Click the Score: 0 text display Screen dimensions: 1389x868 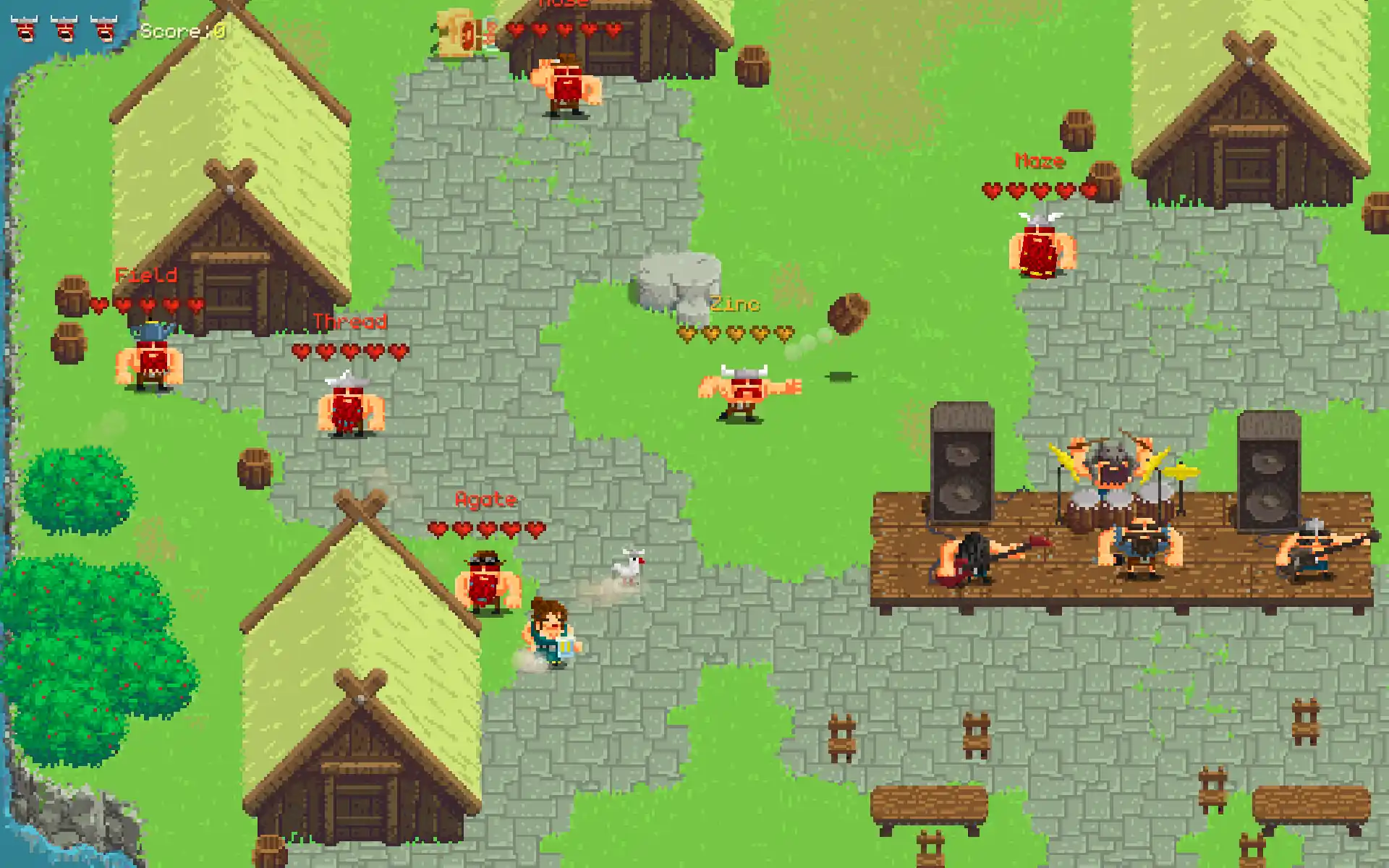coord(181,30)
